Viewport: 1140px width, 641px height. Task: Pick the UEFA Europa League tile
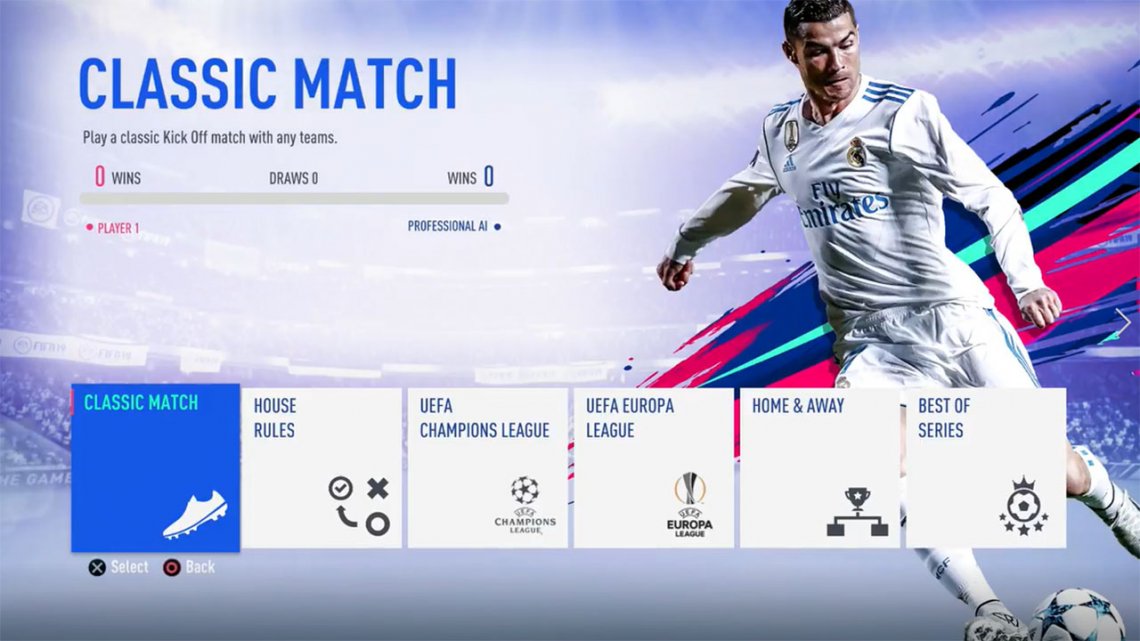653,468
